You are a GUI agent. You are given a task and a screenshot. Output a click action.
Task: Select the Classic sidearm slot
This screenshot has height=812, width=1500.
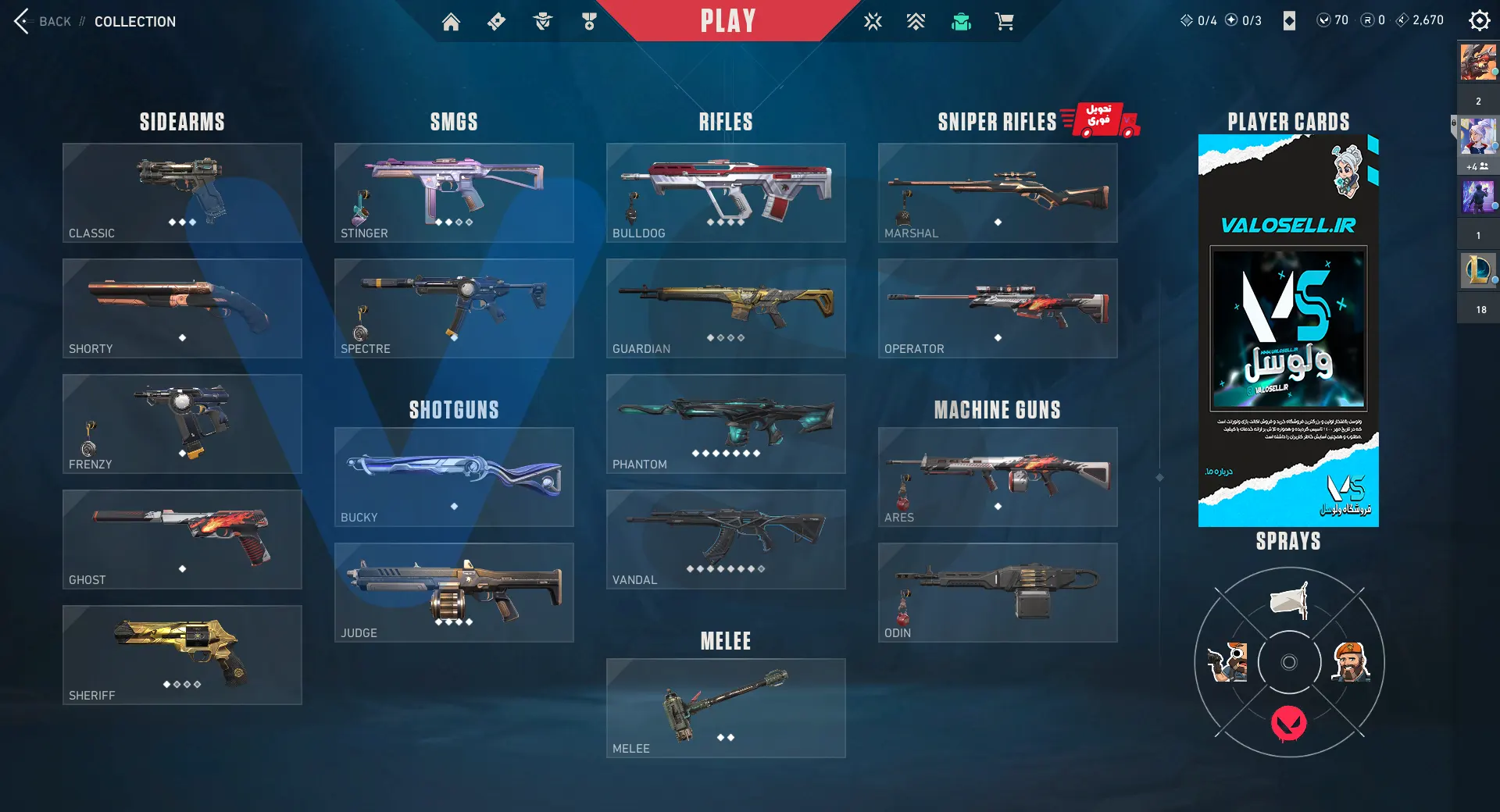tap(182, 192)
